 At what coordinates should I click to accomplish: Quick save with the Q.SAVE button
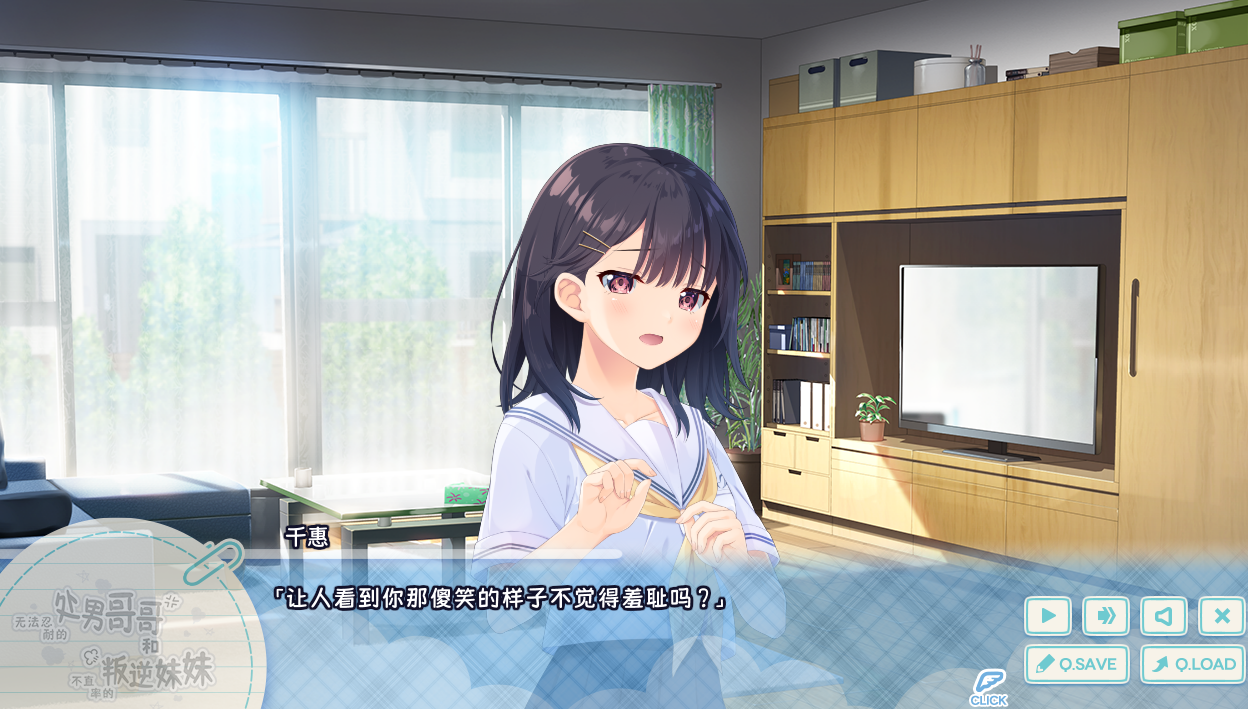pos(1076,664)
